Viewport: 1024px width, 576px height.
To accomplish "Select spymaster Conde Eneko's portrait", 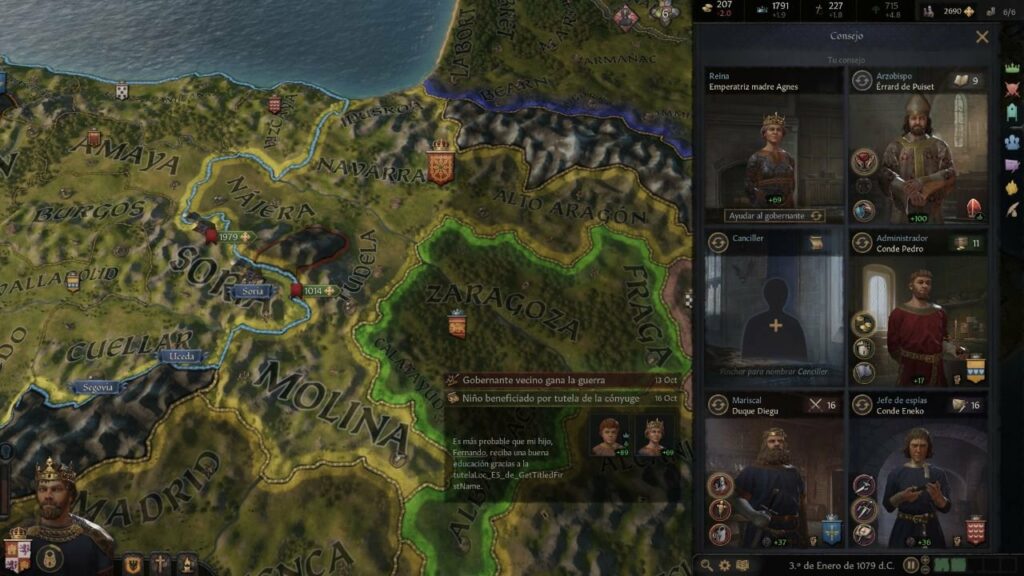I will (x=918, y=482).
